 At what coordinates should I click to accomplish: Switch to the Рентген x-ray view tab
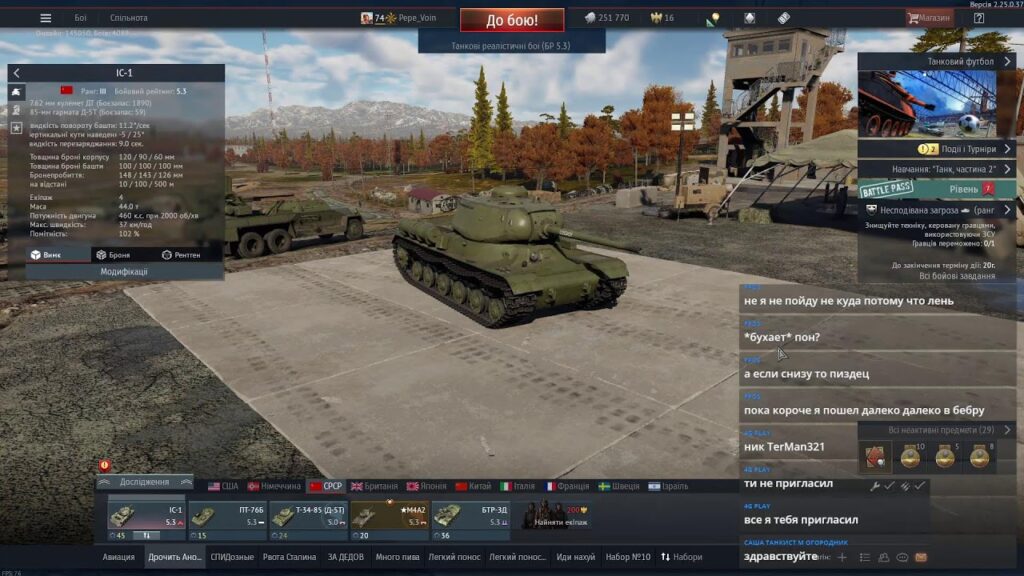tap(181, 255)
